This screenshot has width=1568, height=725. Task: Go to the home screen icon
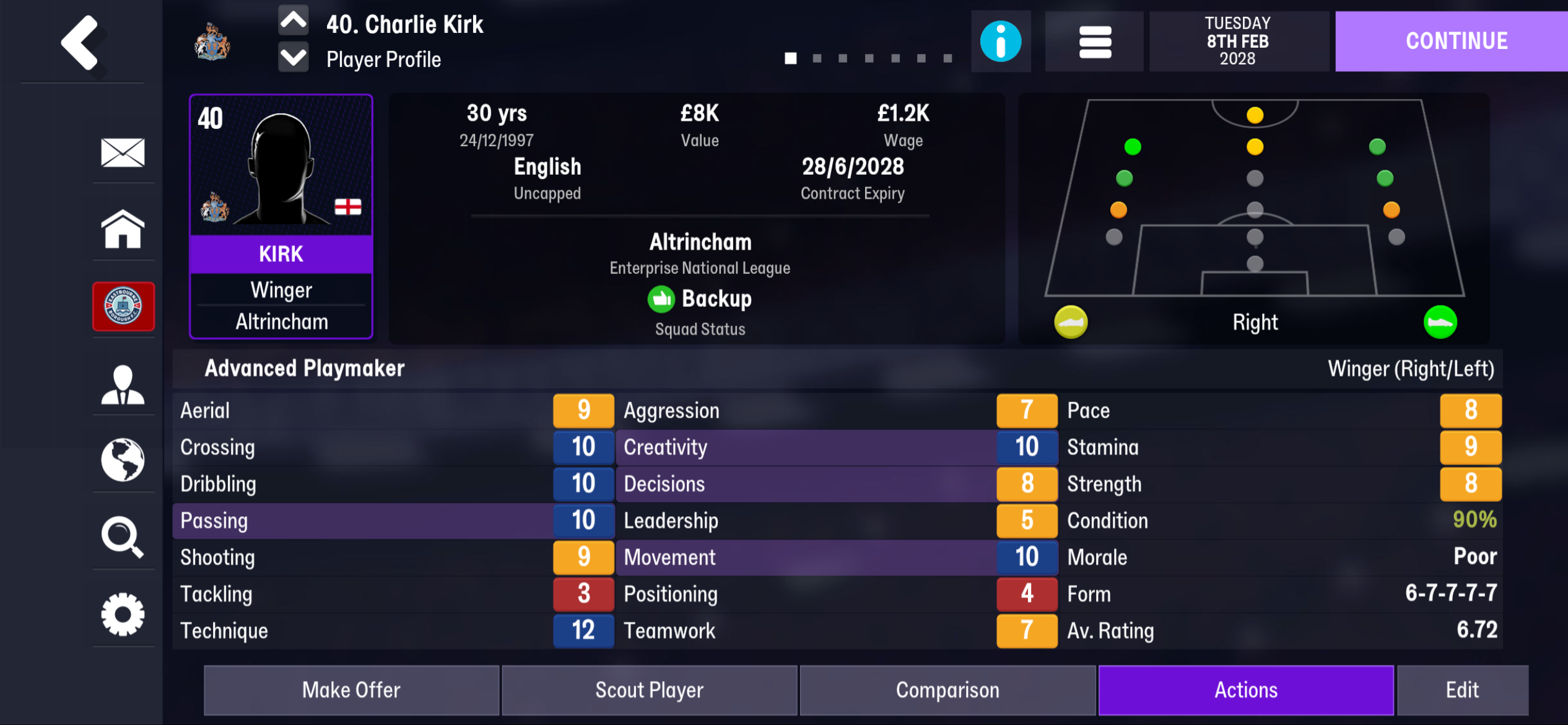[123, 229]
